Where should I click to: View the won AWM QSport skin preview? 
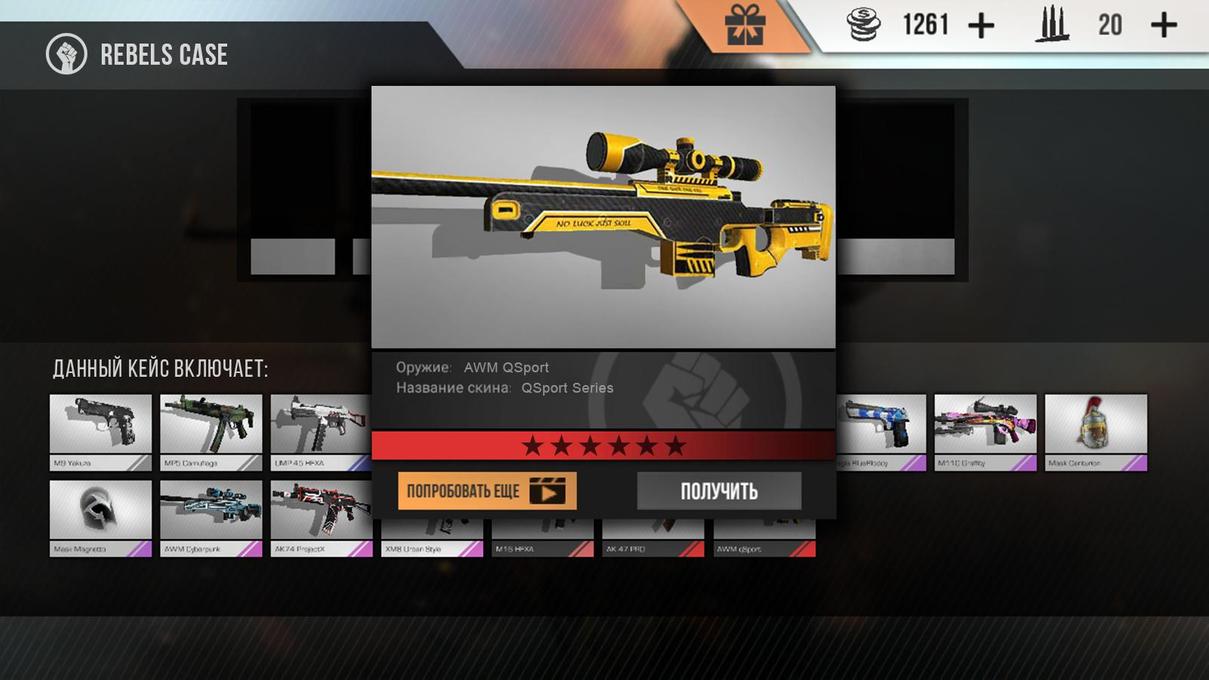603,216
